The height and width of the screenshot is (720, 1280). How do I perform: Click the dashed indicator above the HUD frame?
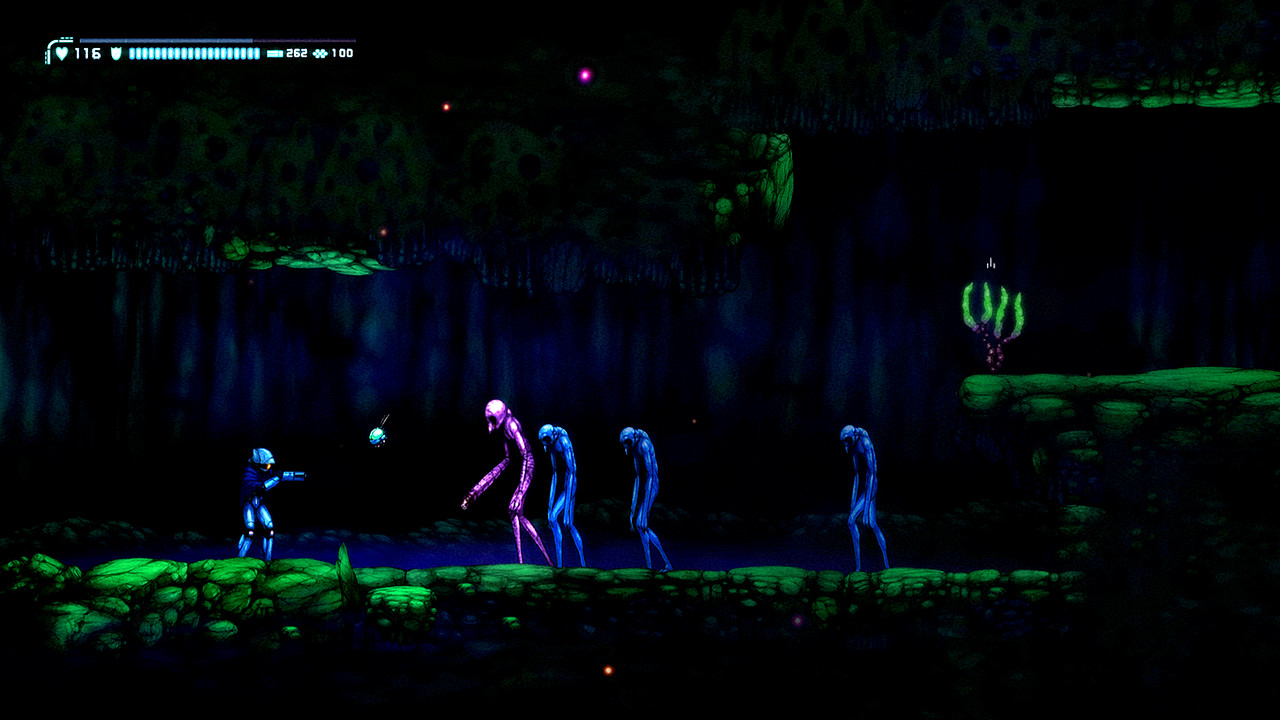(x=66, y=36)
